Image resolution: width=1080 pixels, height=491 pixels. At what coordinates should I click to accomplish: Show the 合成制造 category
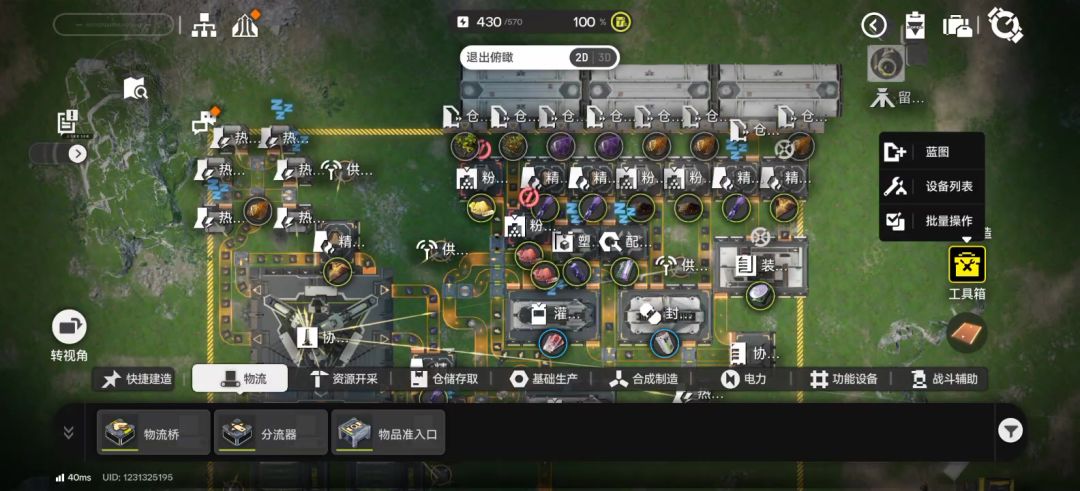coord(645,379)
